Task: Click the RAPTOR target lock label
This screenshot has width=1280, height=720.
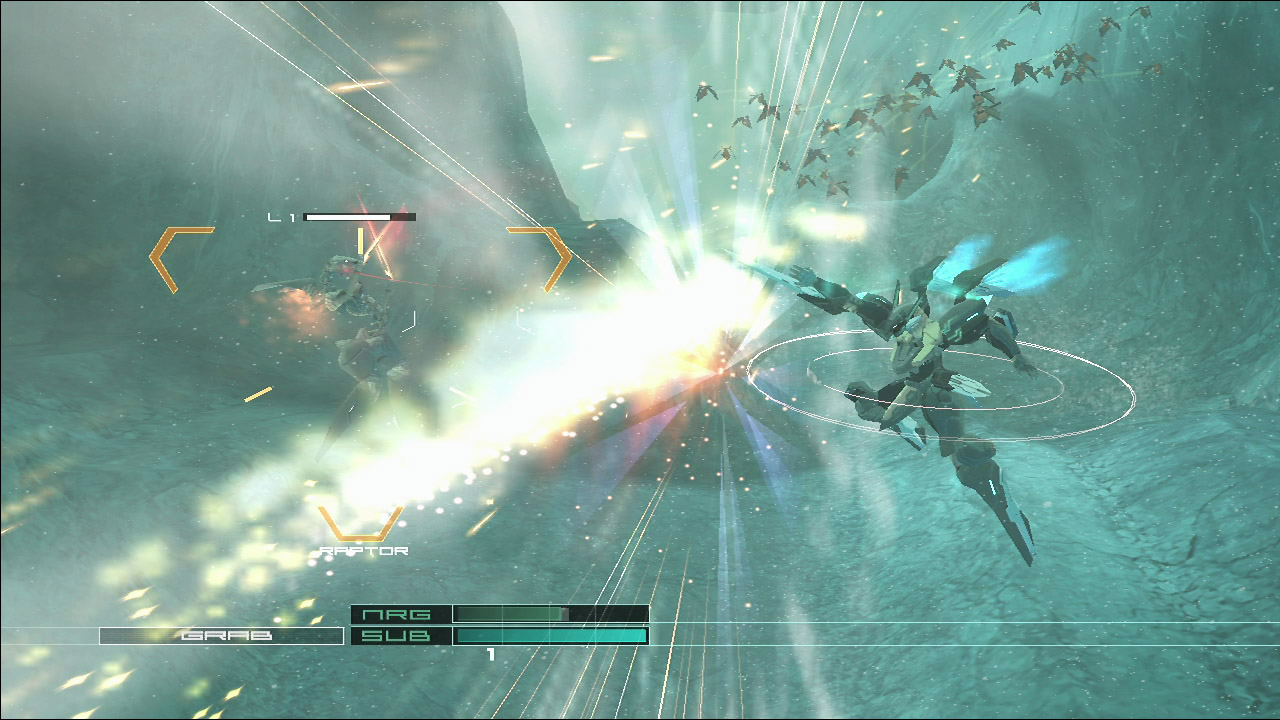Action: (x=363, y=551)
